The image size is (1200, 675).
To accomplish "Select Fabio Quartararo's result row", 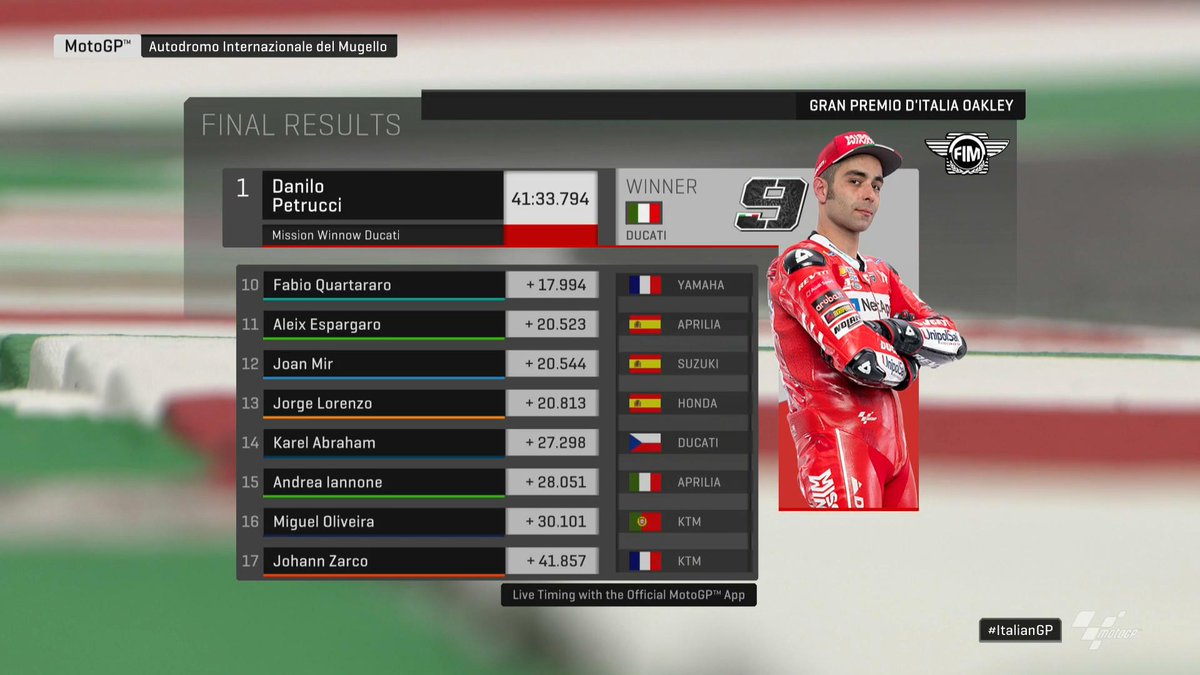I will coord(383,285).
